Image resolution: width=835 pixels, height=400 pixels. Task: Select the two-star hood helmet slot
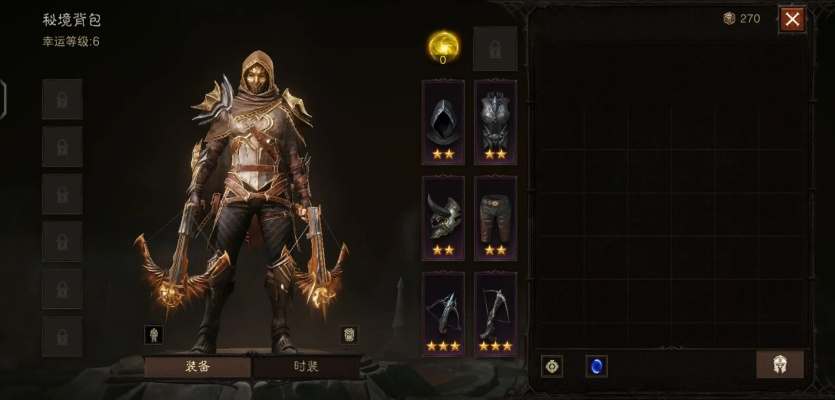pyautogui.click(x=443, y=122)
